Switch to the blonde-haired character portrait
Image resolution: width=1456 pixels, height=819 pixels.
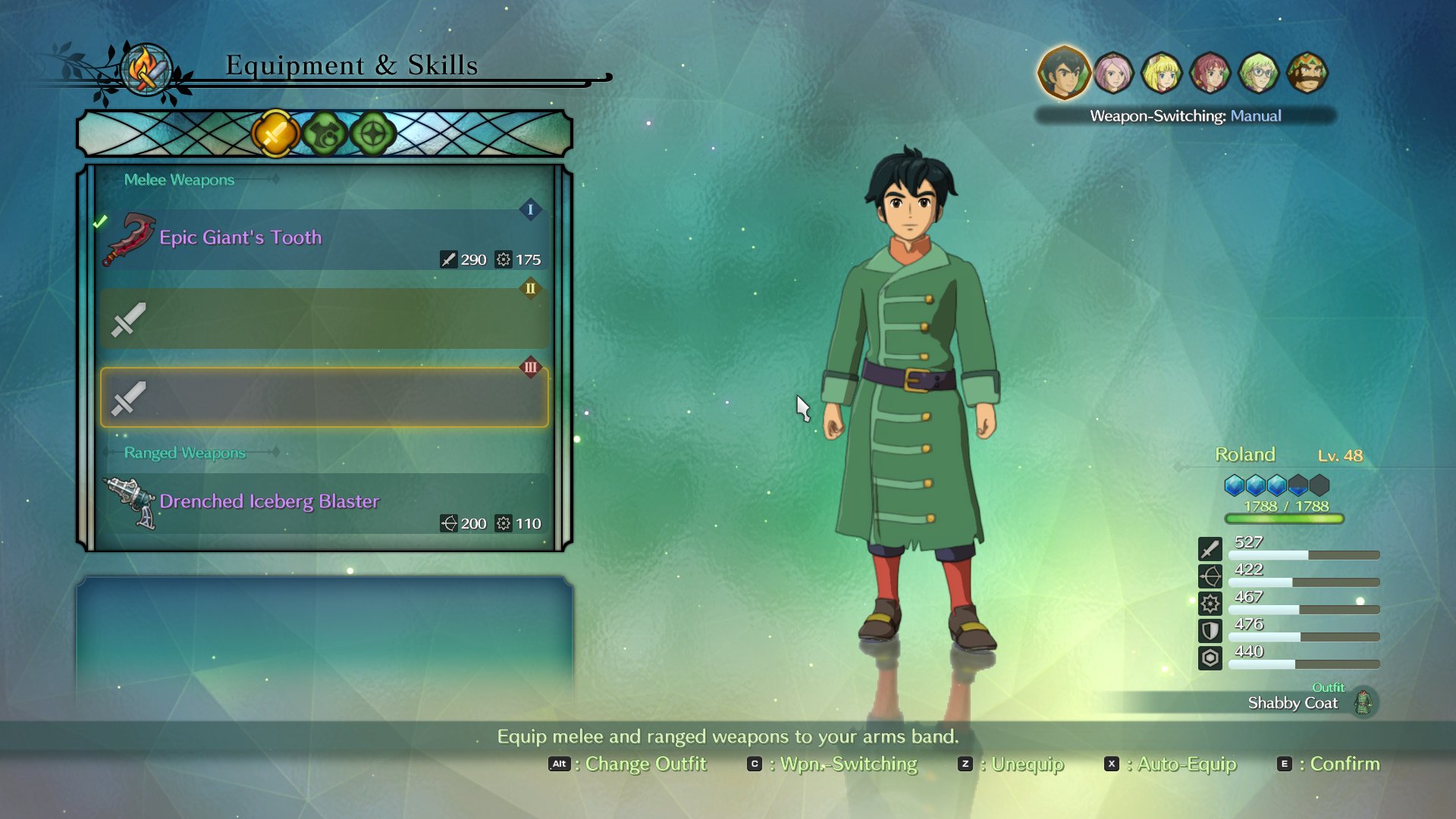[1161, 74]
